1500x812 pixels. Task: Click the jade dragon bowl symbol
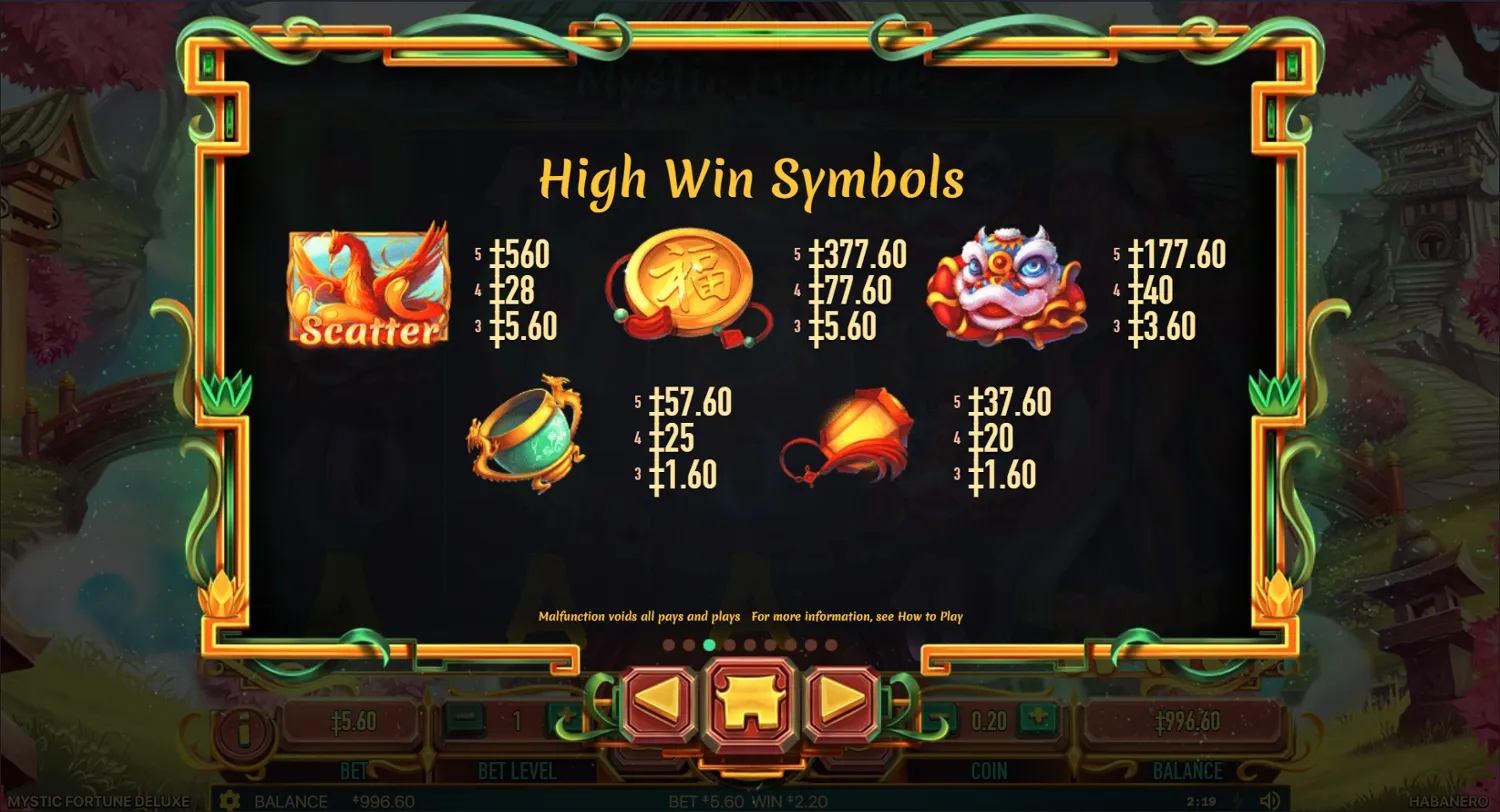click(527, 437)
